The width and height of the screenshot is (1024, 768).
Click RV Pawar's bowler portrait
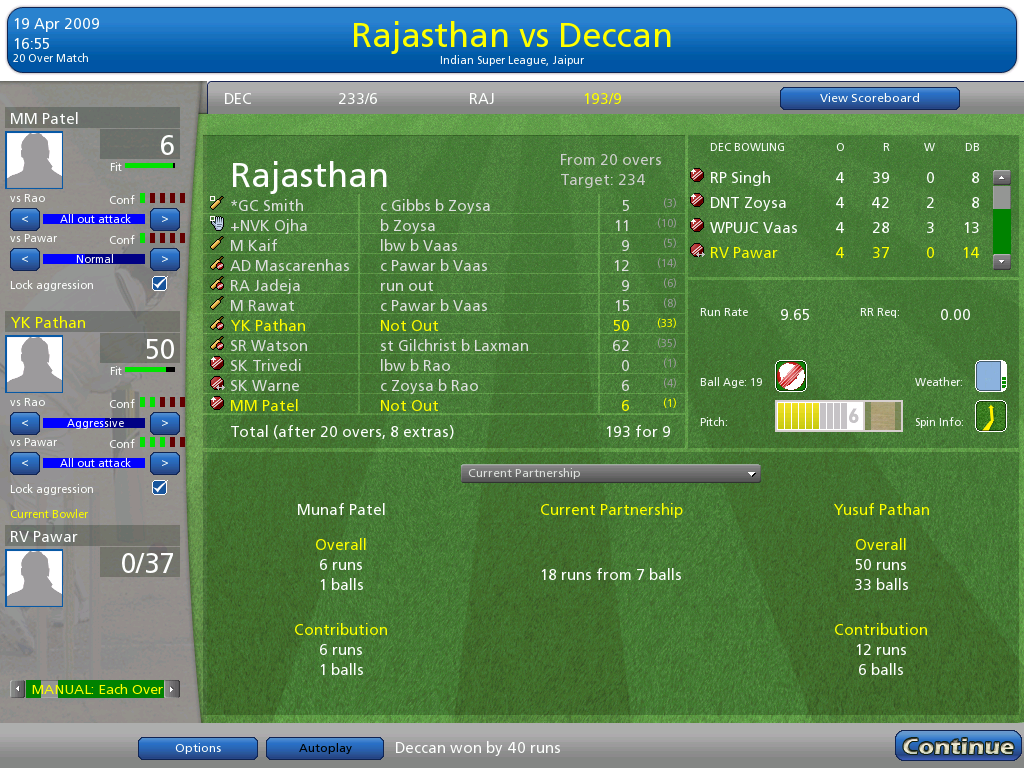click(x=35, y=578)
